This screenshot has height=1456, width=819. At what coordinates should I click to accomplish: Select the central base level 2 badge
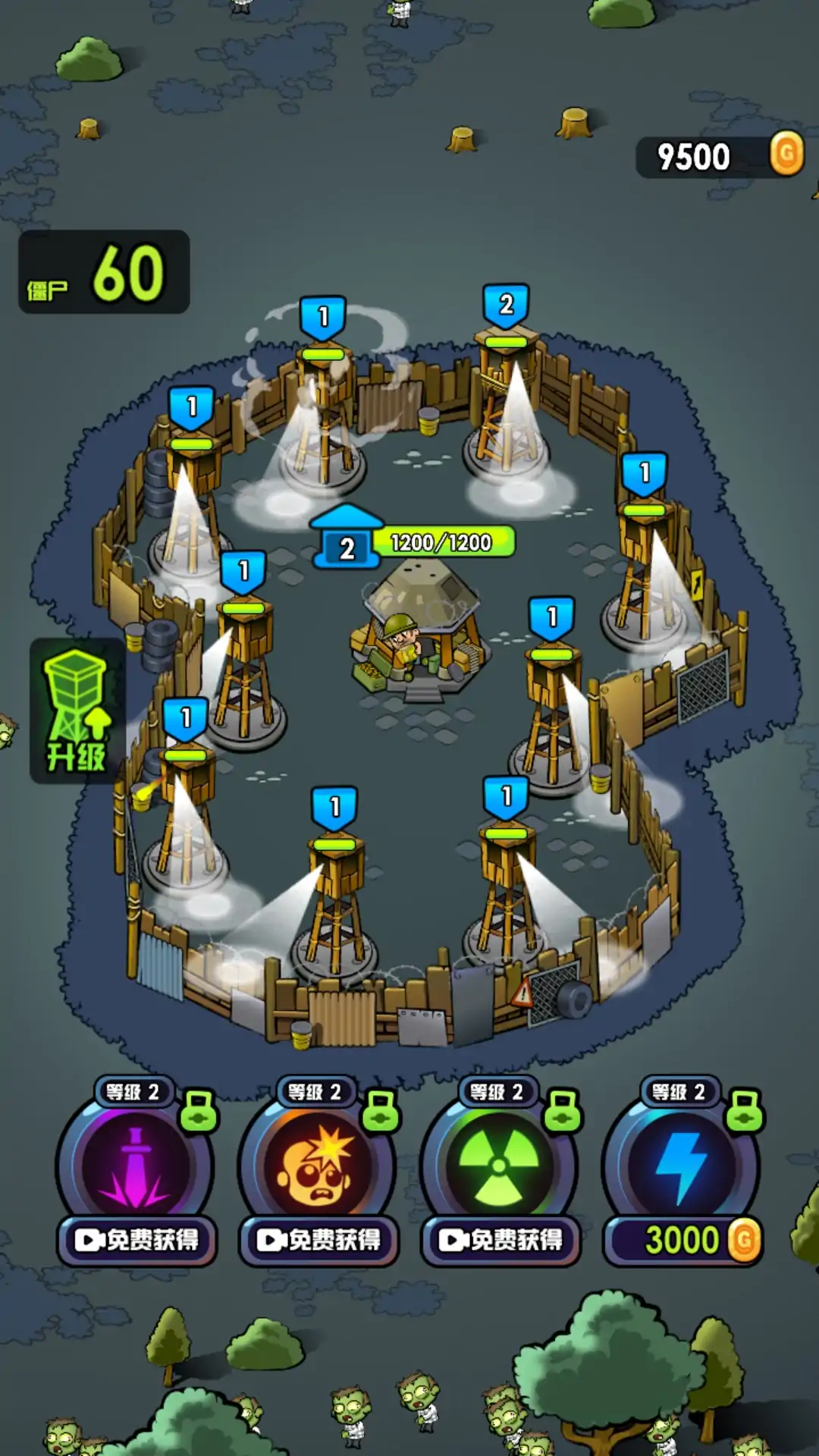pos(347,547)
